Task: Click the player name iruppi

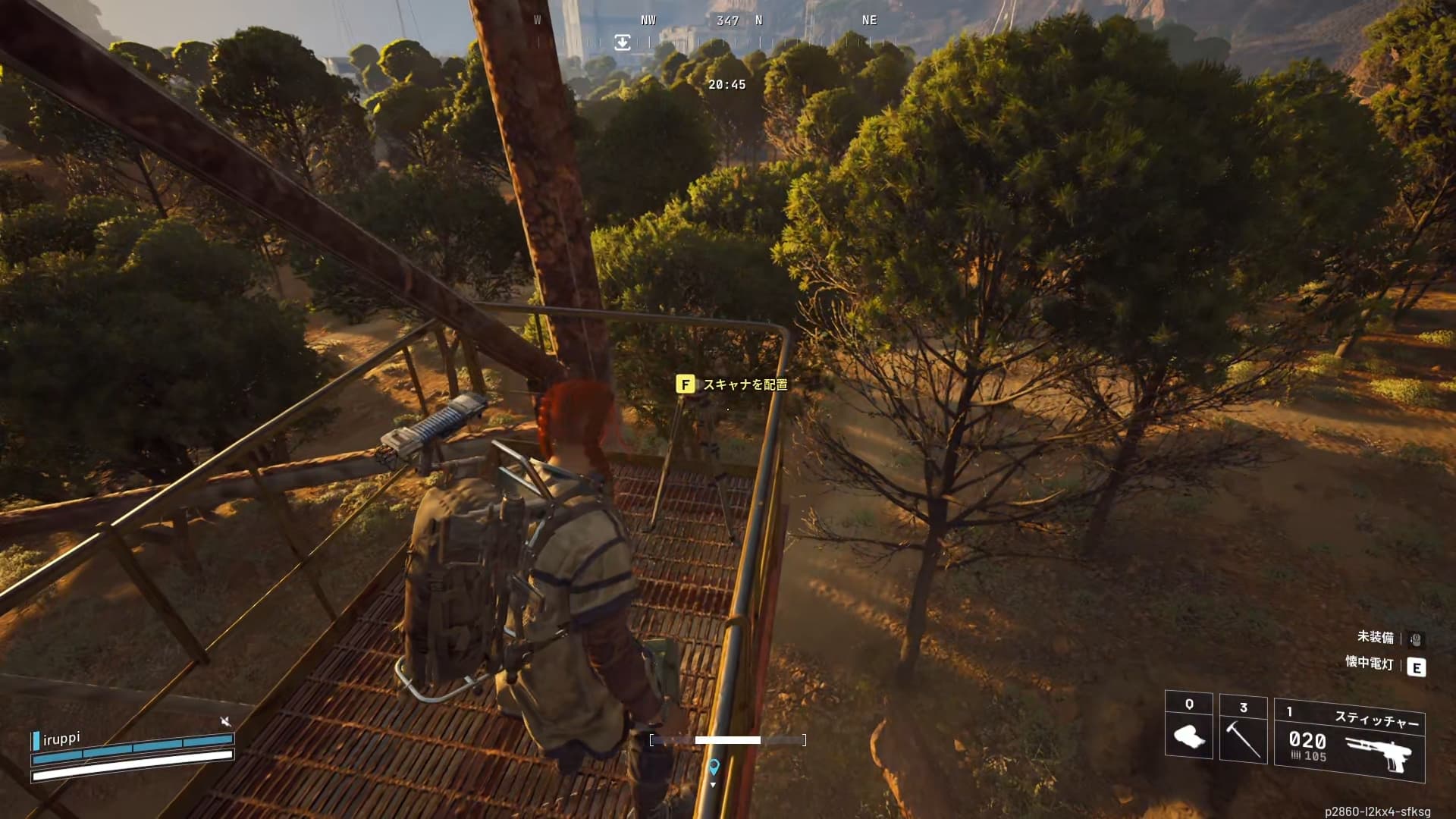Action: (61, 739)
